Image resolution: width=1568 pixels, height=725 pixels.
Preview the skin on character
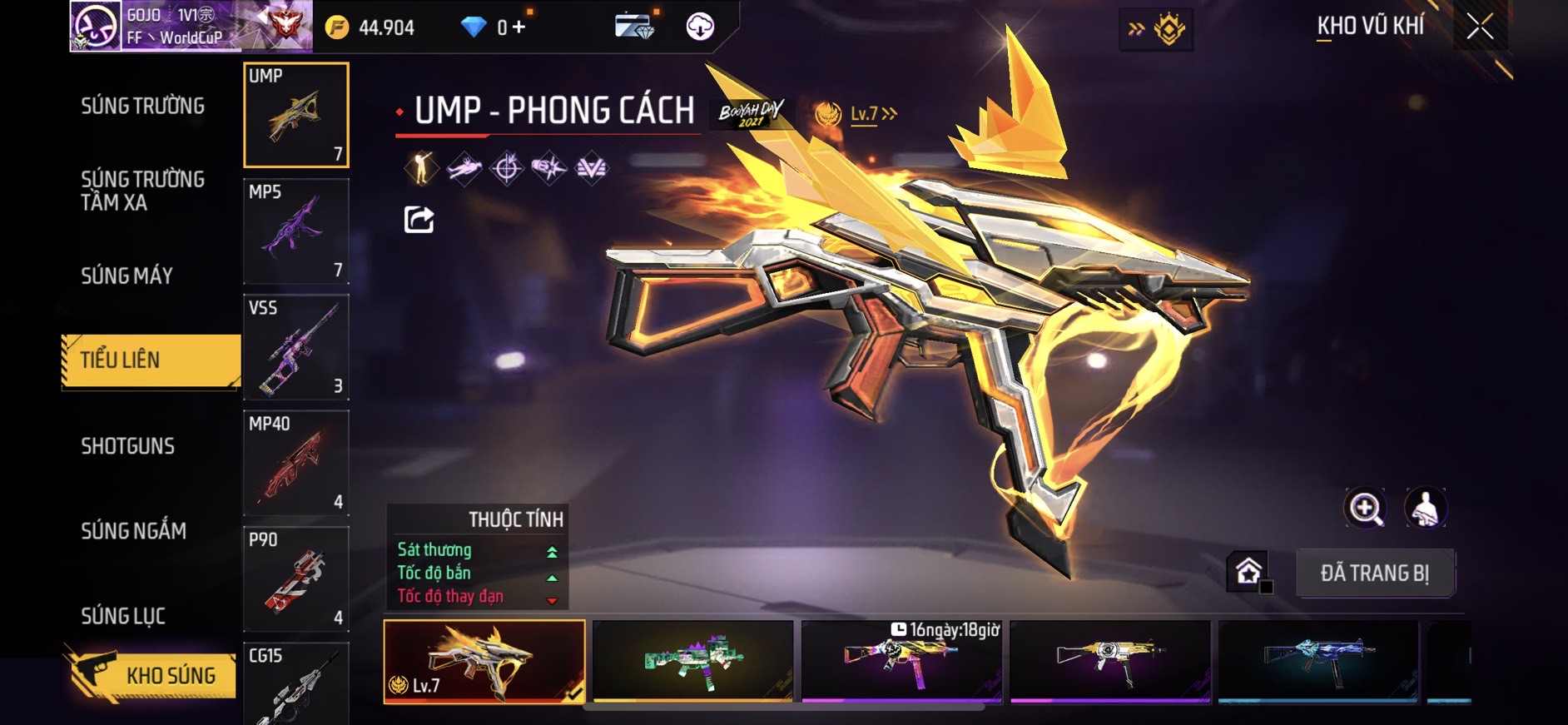1426,508
